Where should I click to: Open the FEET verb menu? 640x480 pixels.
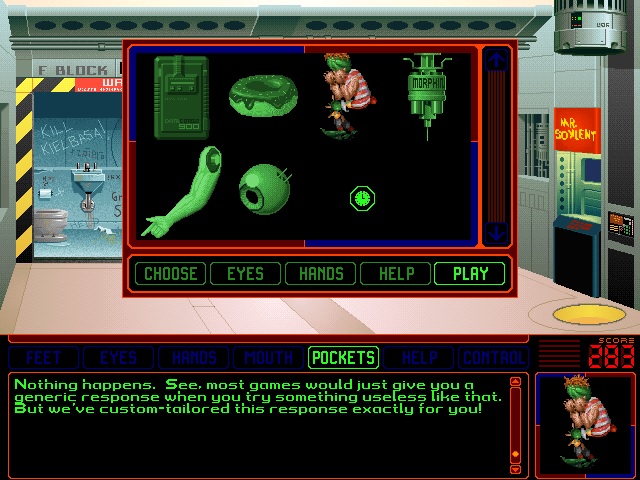tap(43, 357)
